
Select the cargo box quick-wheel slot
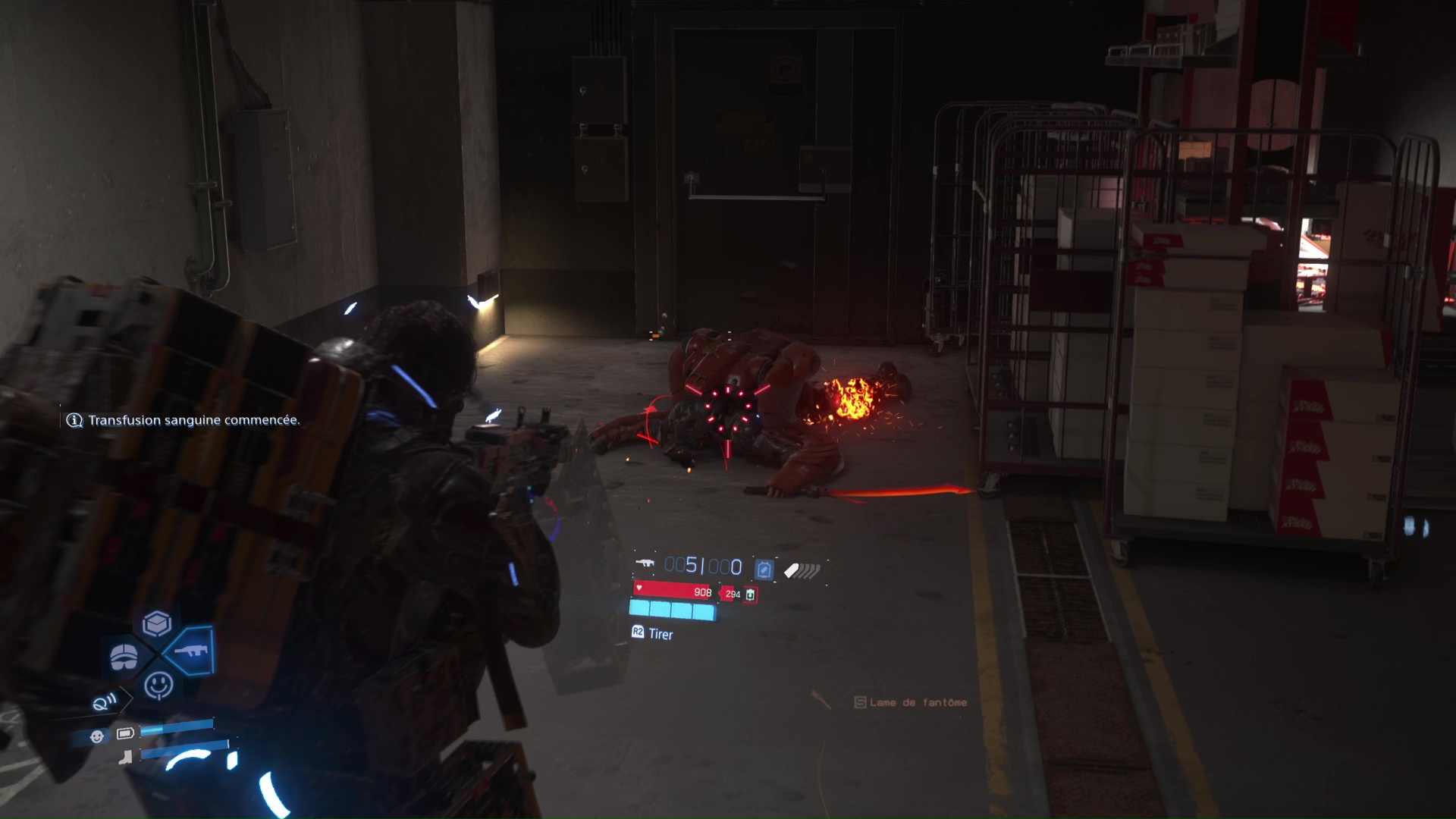[157, 624]
